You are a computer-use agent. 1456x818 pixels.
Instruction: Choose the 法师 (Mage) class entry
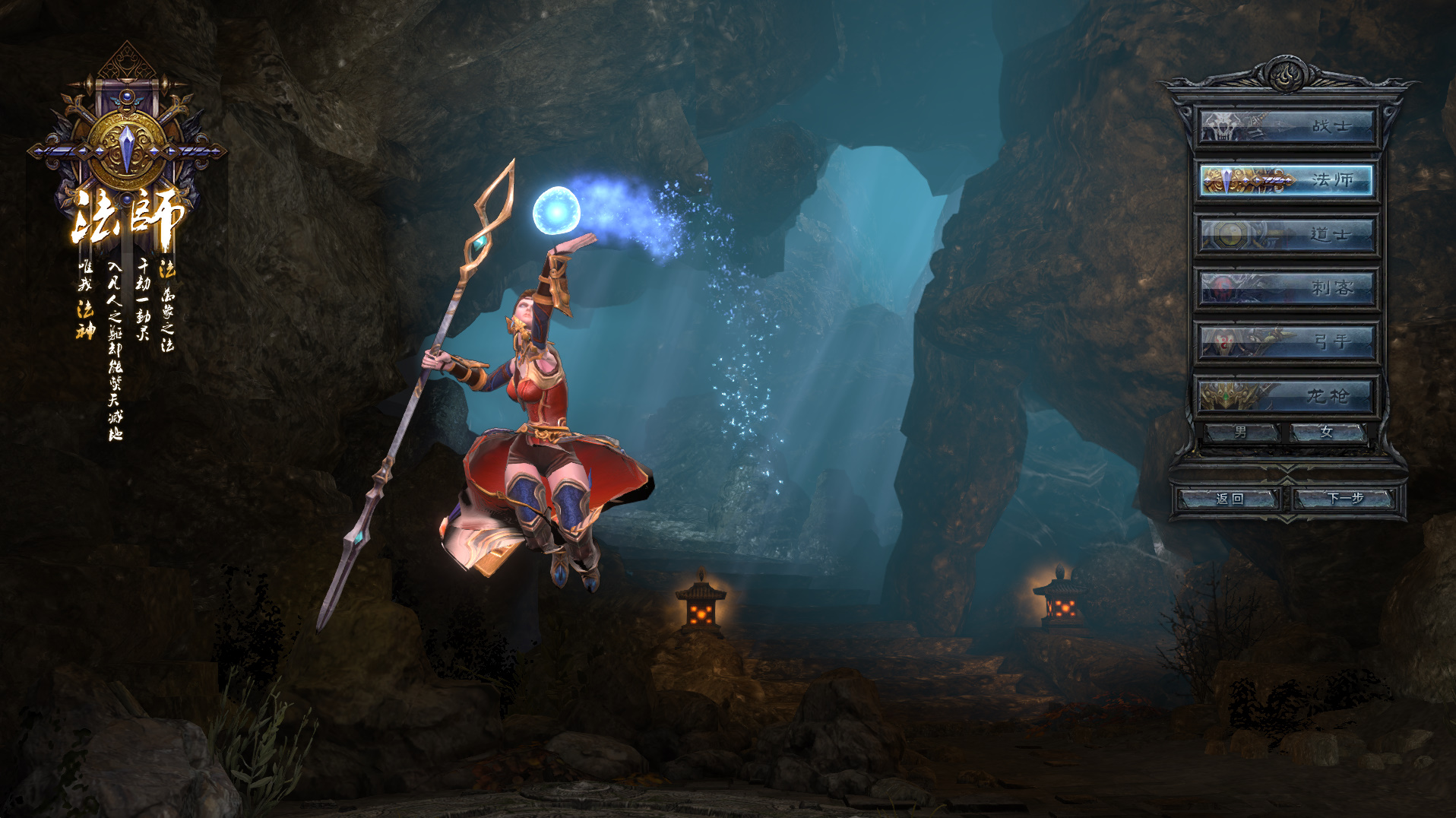coord(1287,180)
